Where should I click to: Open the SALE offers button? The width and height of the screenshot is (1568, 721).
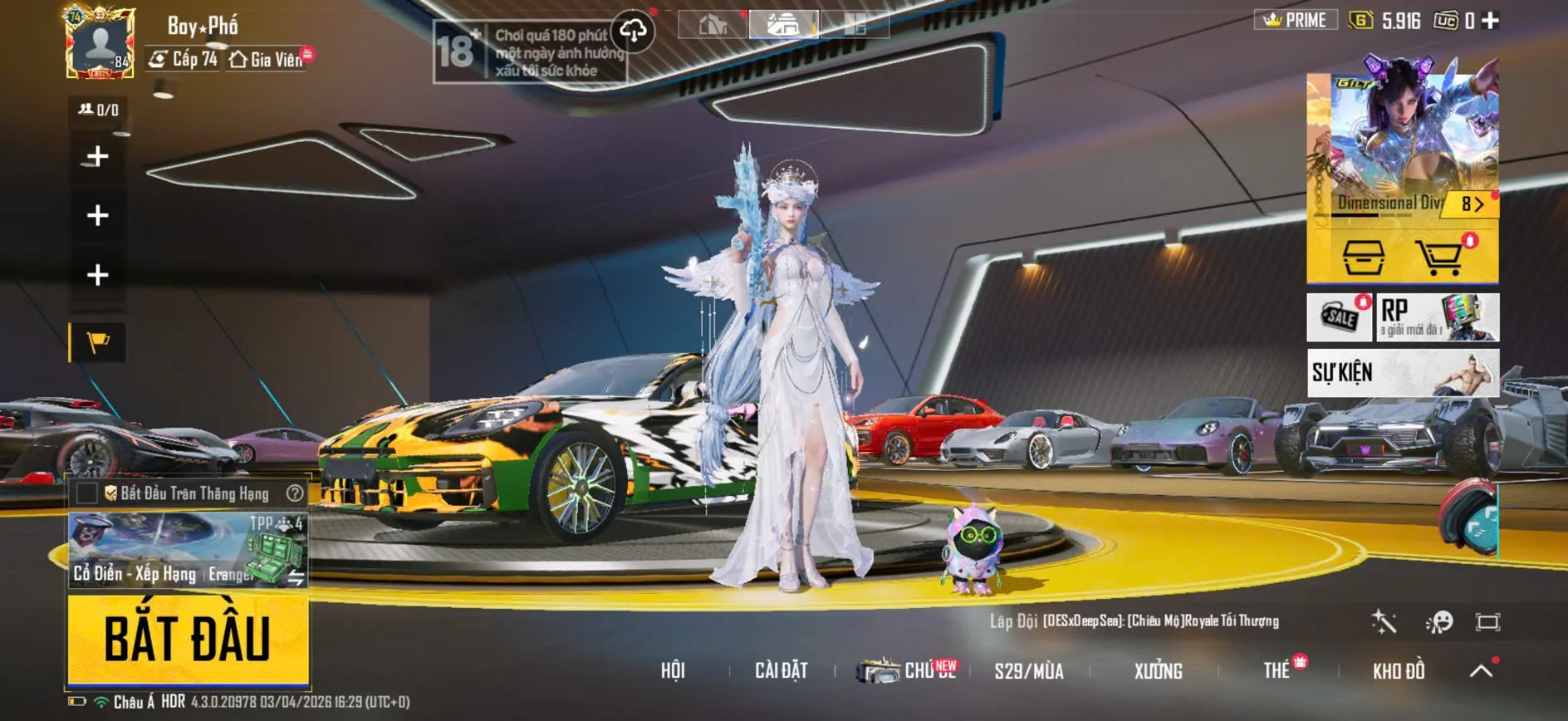1340,317
